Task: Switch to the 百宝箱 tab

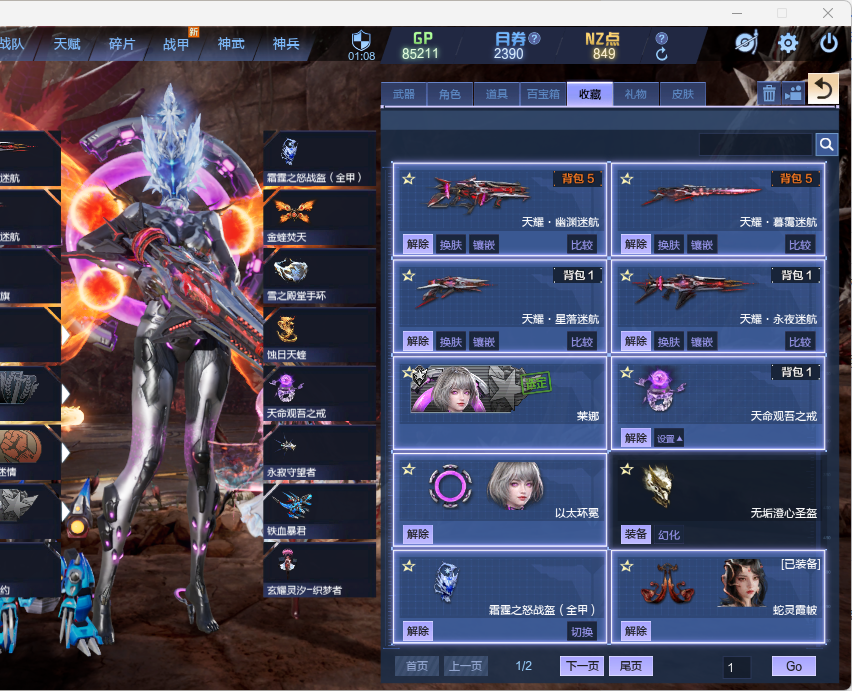Action: [543, 95]
